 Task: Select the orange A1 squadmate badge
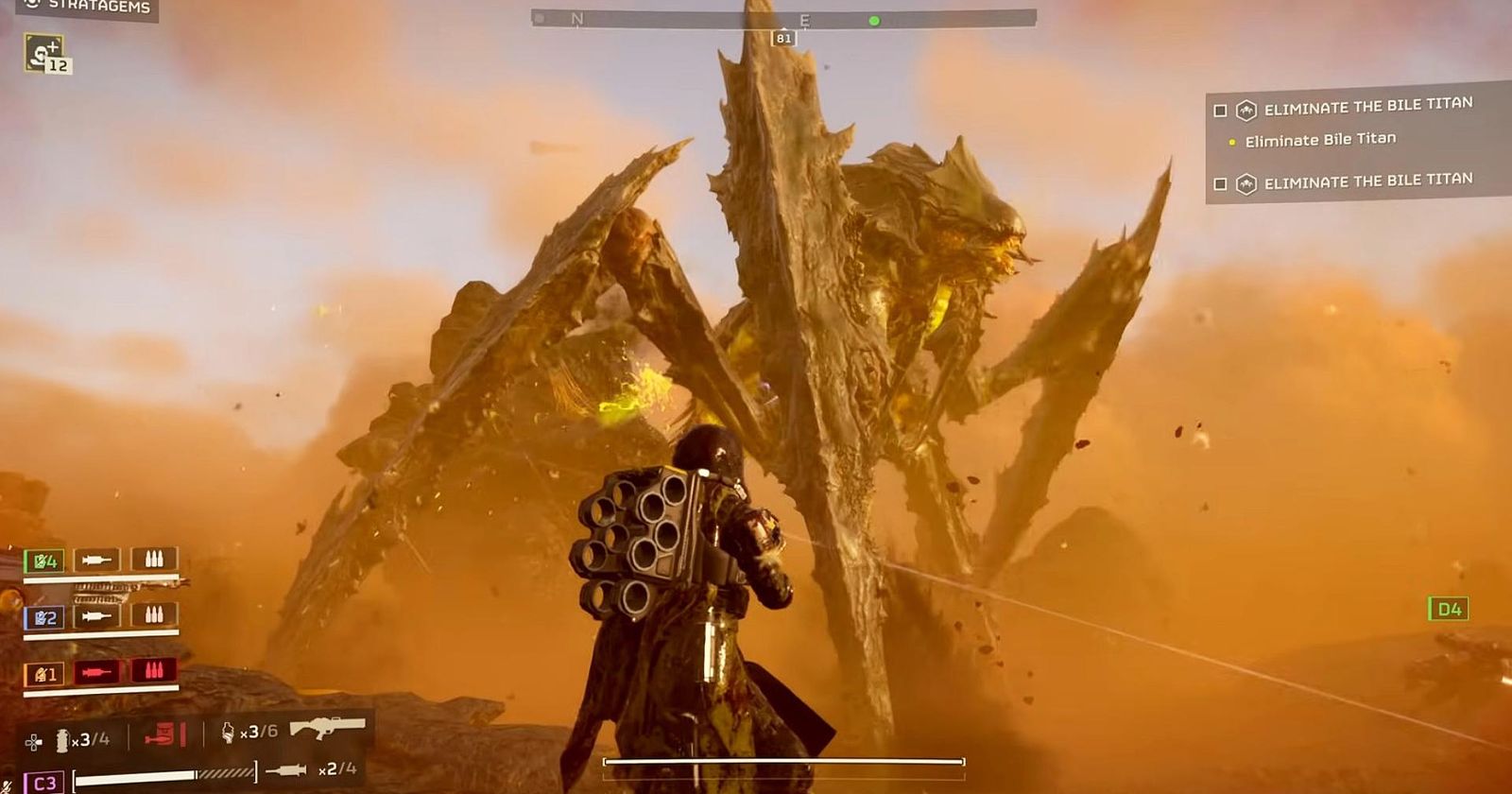pyautogui.click(x=44, y=674)
